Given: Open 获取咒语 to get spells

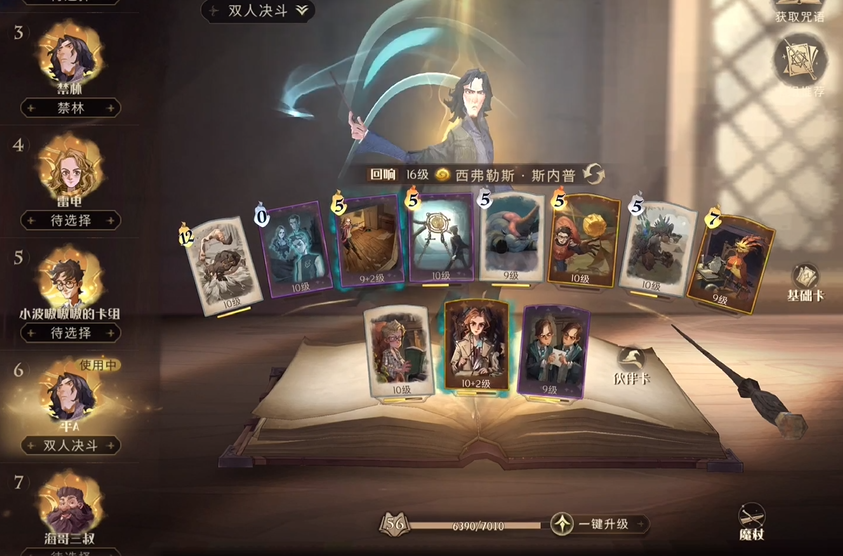Looking at the screenshot, I should click(799, 14).
